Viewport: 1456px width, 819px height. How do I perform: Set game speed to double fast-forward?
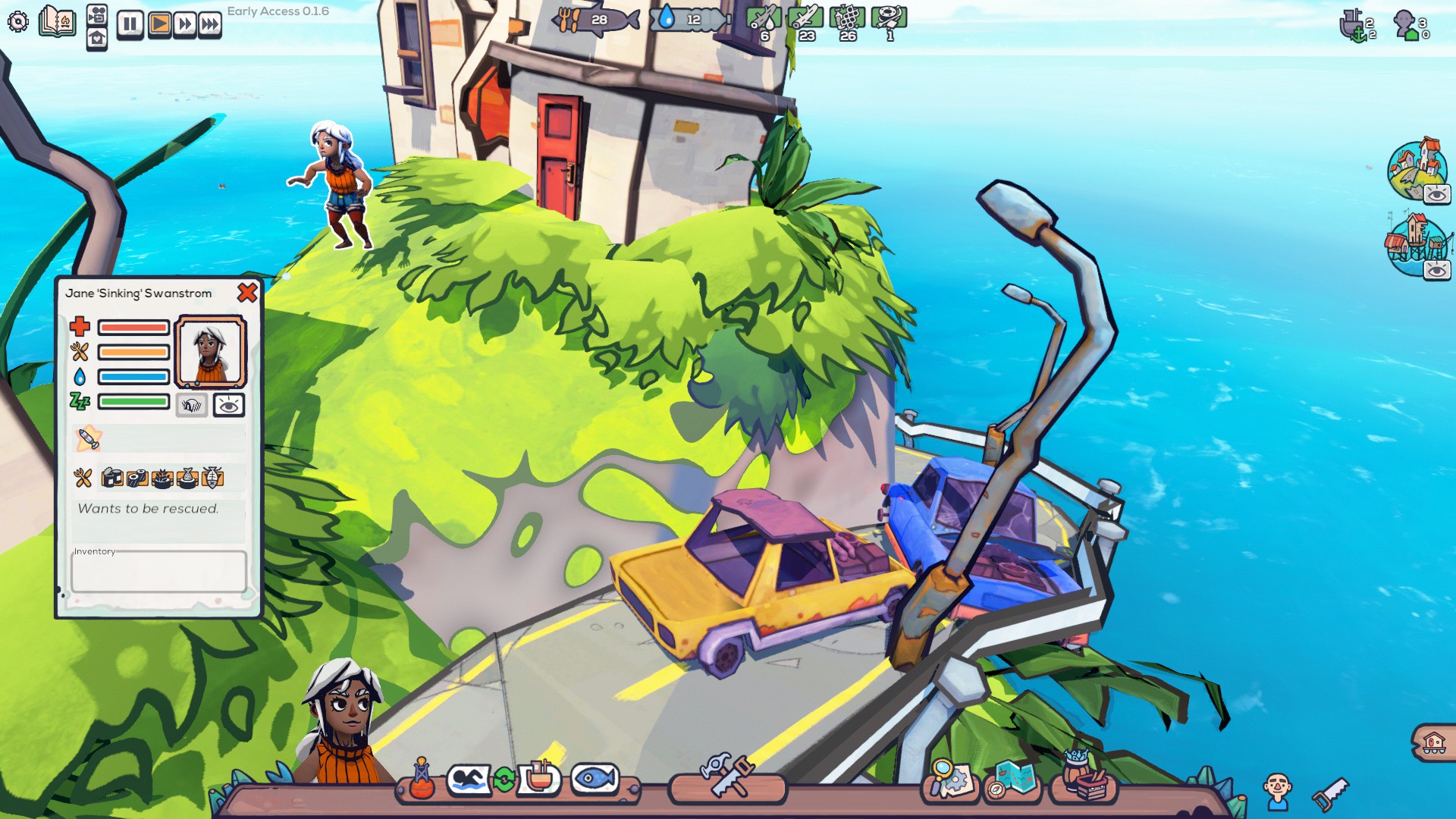(x=184, y=24)
